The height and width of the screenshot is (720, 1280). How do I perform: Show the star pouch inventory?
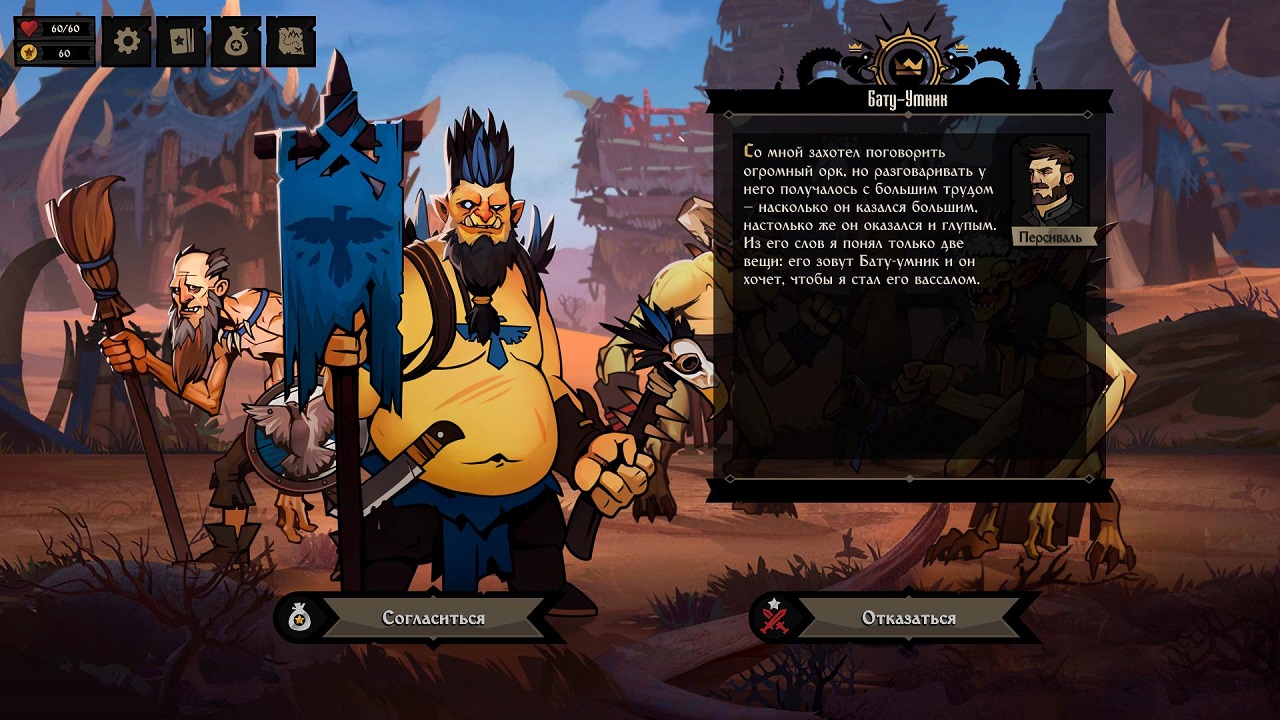pos(236,41)
